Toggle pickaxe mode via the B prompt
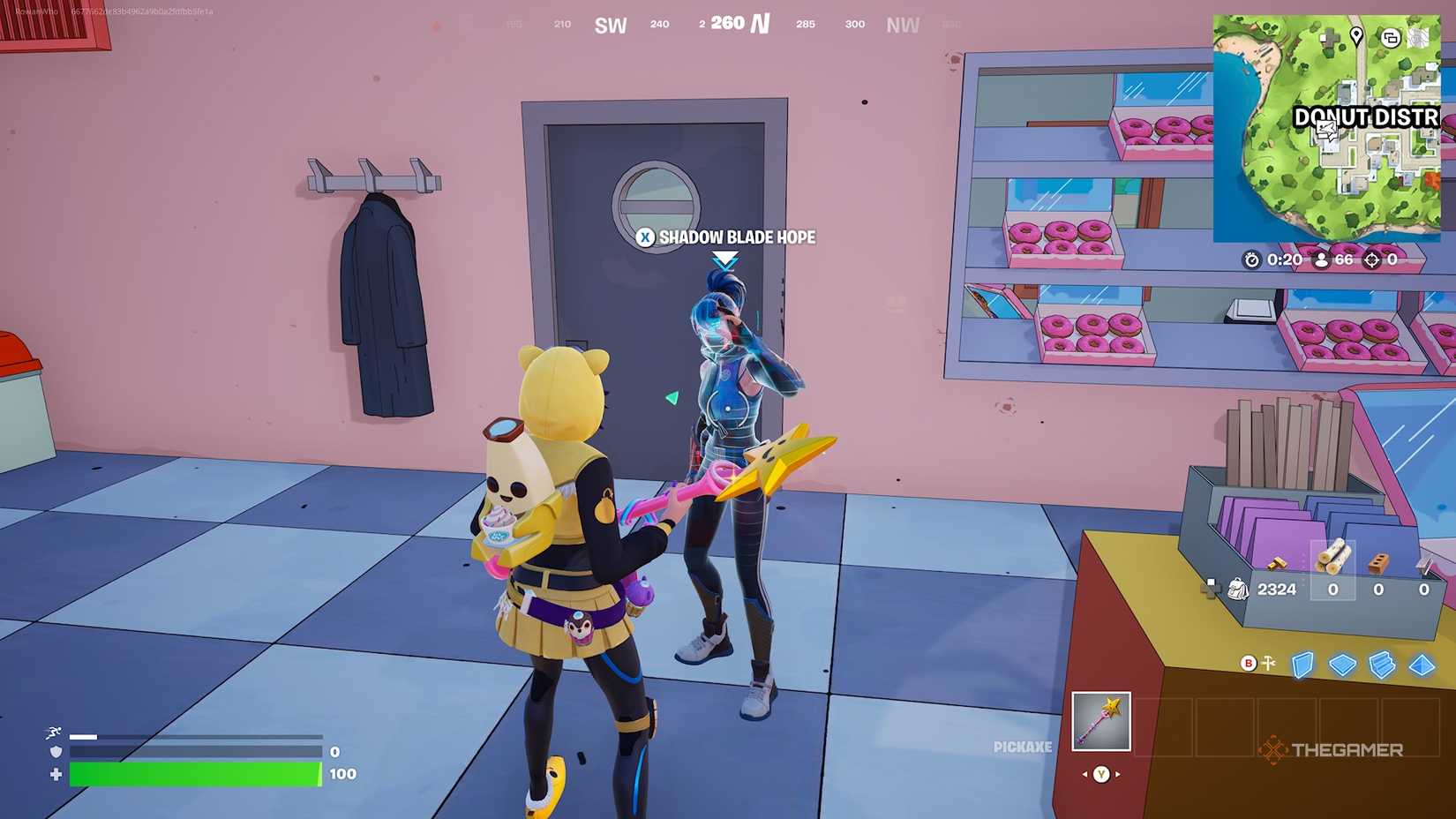This screenshot has height=819, width=1456. click(x=1248, y=664)
